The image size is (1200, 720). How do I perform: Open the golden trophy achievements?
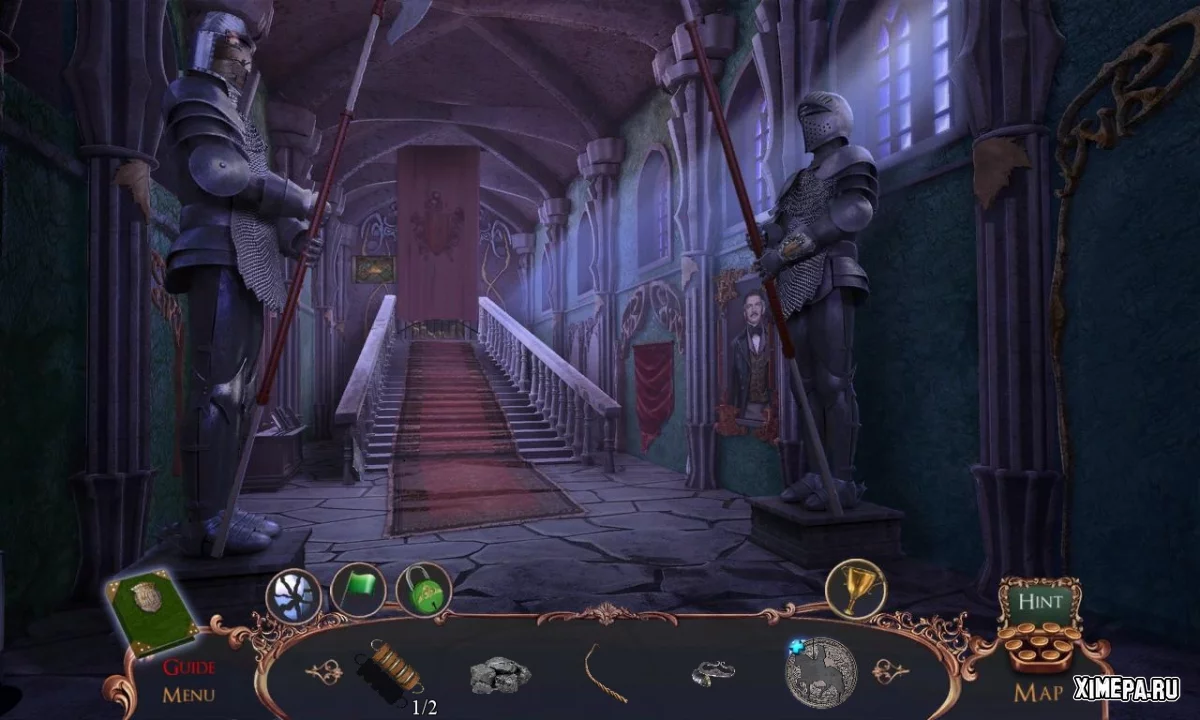coord(853,588)
